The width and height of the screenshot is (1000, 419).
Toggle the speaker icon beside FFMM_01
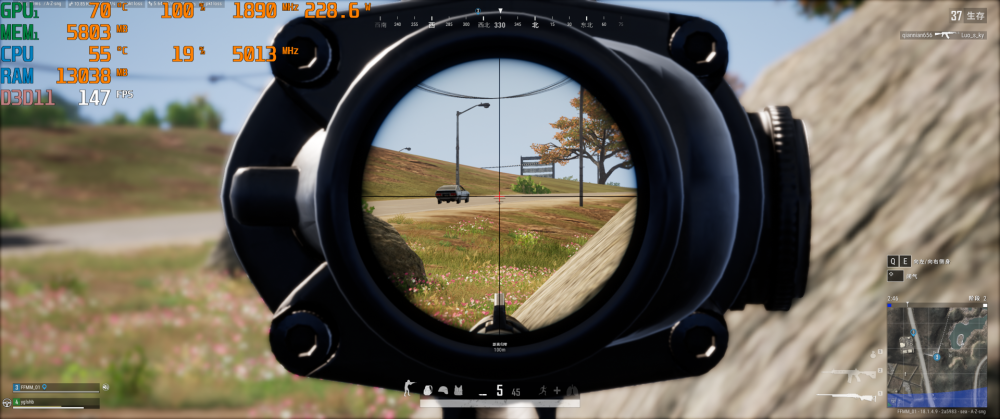105,387
